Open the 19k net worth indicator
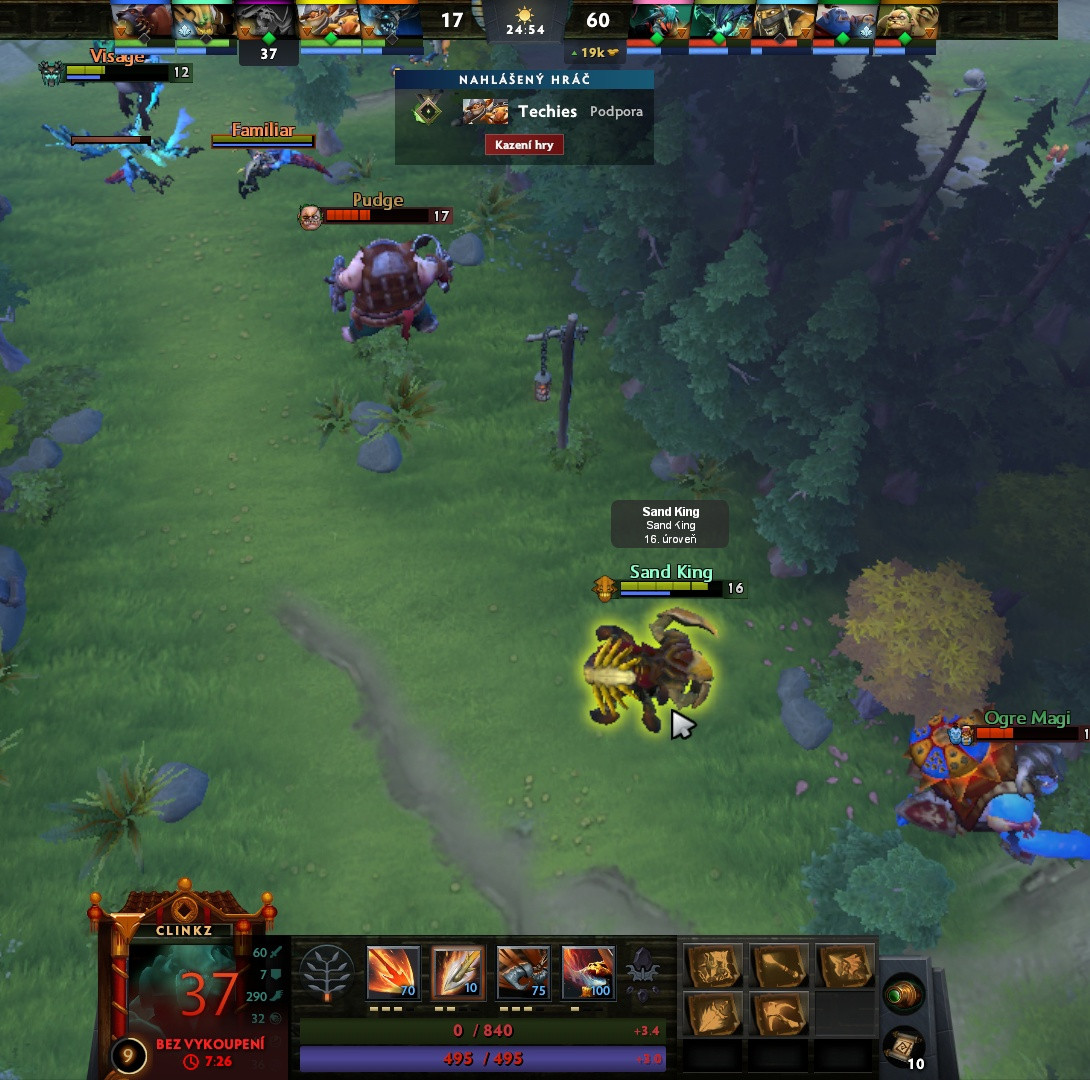1090x1080 pixels. pos(594,52)
